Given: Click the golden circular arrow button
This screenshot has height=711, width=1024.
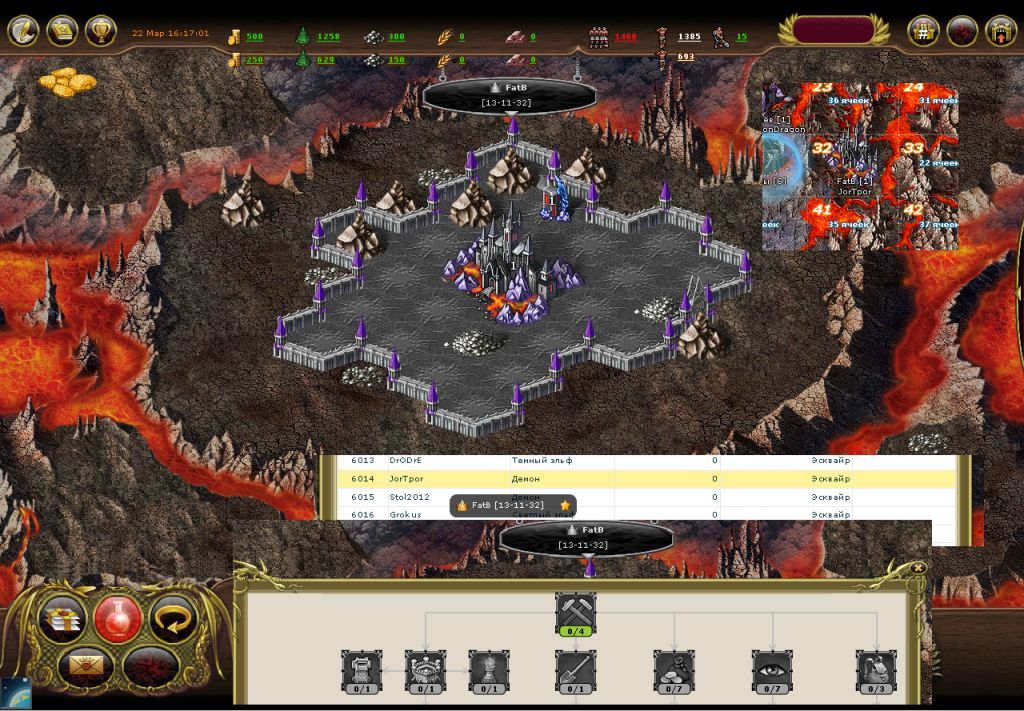Looking at the screenshot, I should pyautogui.click(x=171, y=619).
